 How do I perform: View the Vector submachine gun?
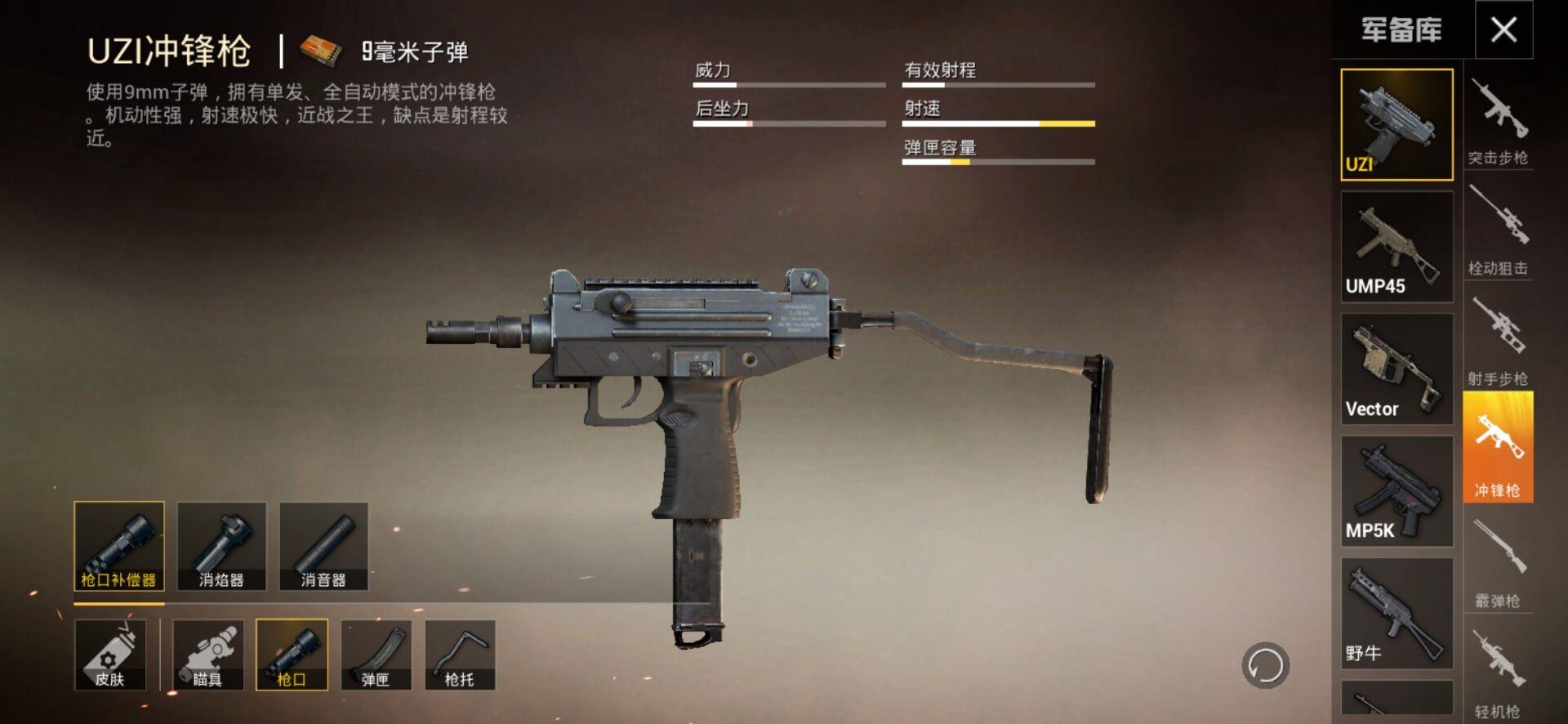coord(1396,369)
